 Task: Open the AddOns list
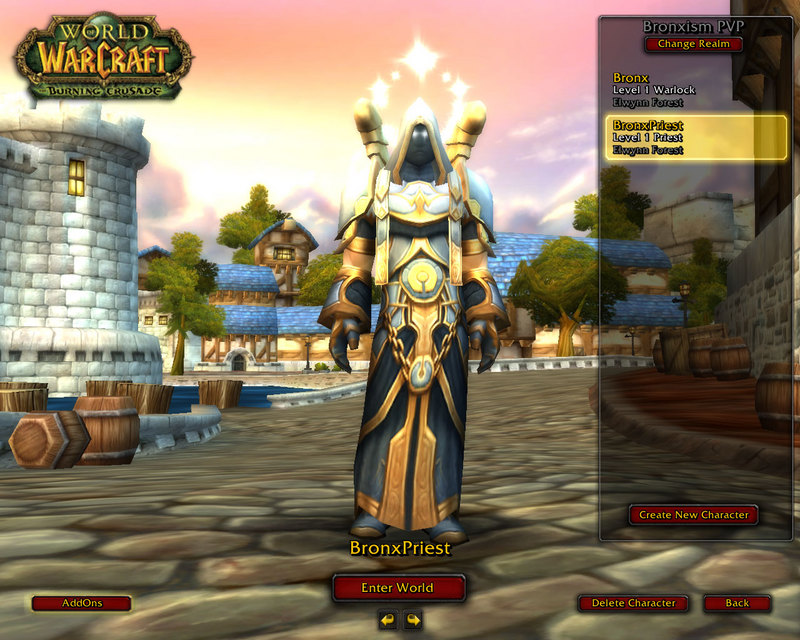(x=81, y=603)
